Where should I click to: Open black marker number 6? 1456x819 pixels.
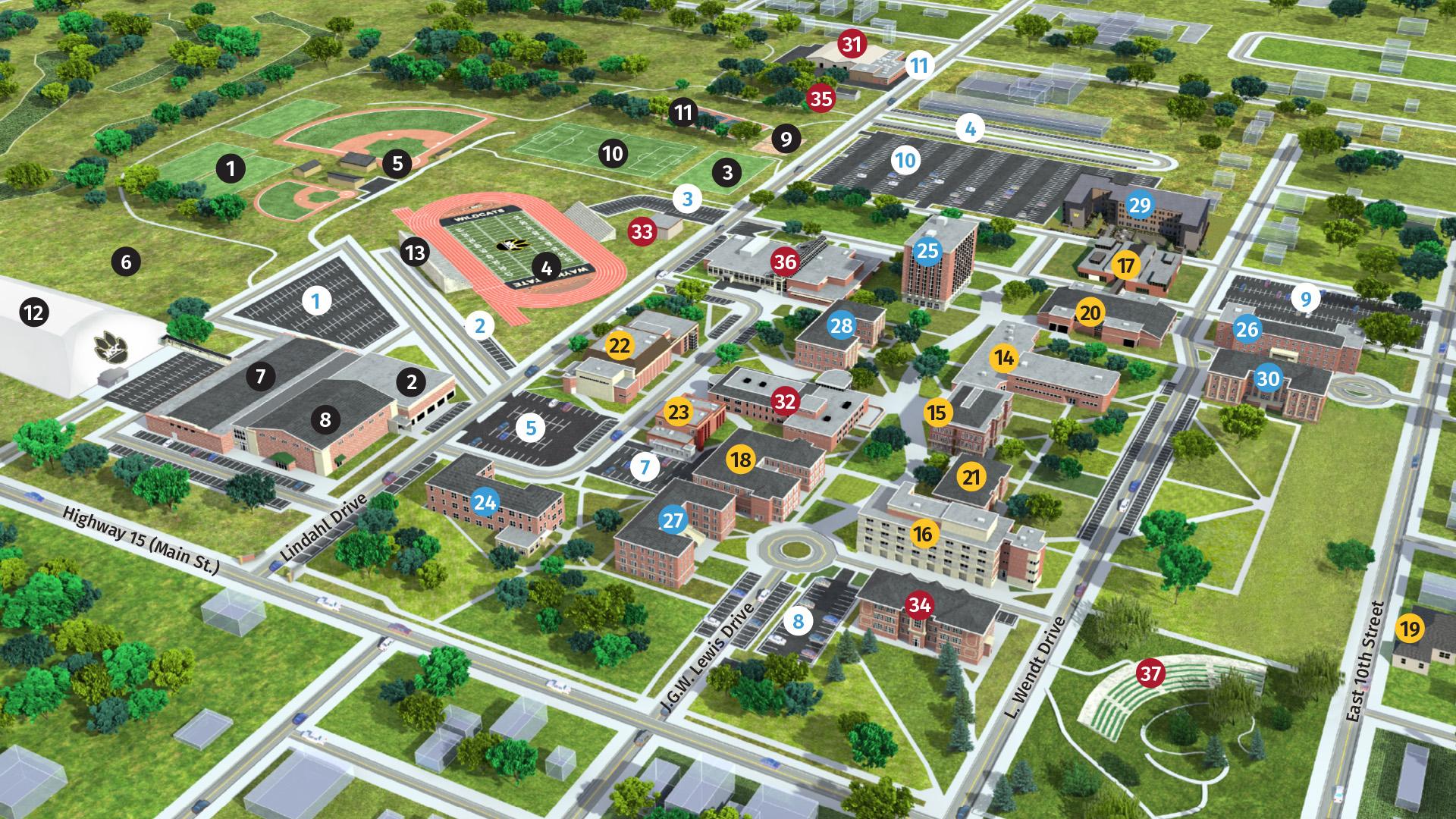coord(126,262)
